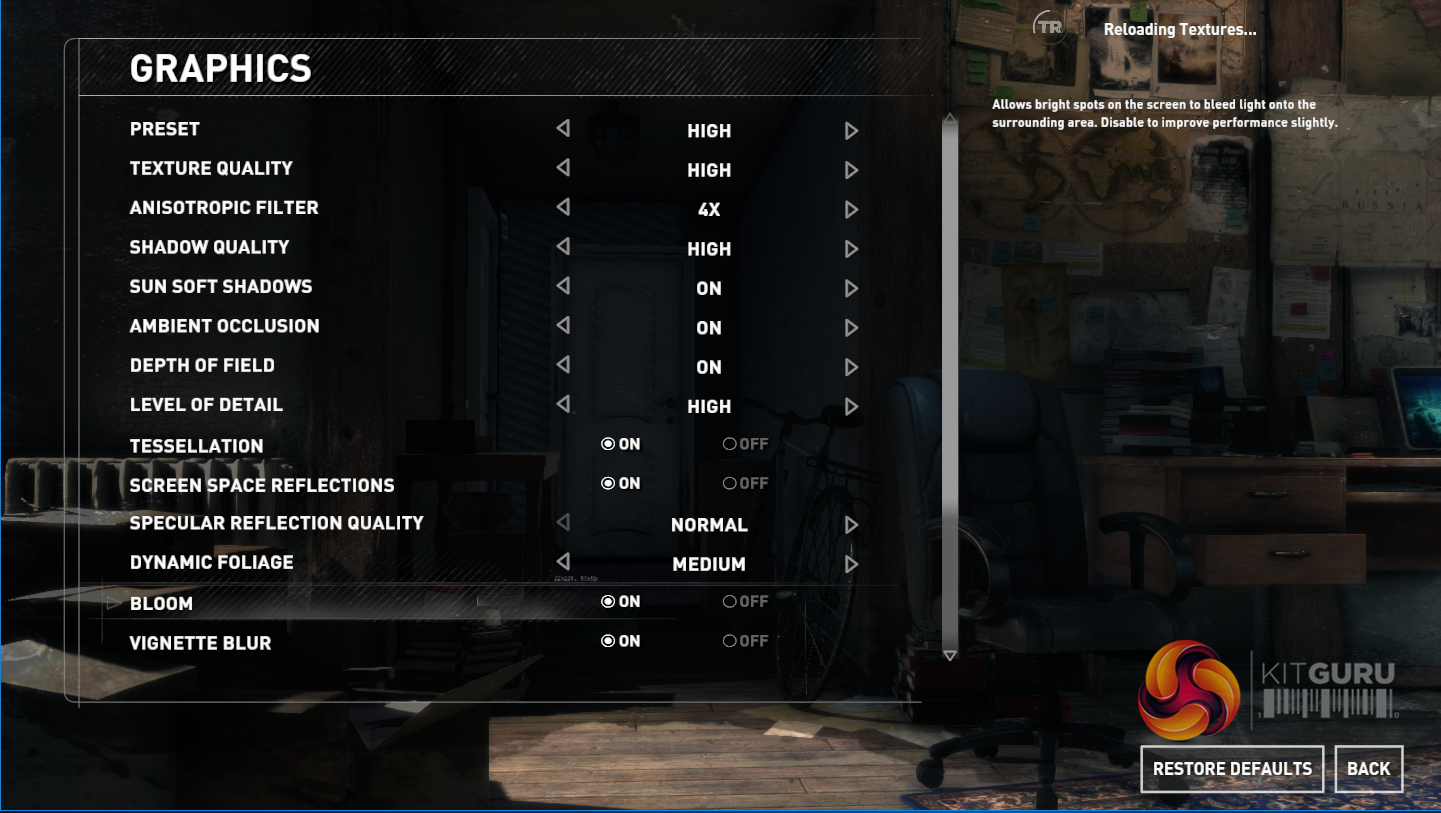Click the scrollbar's down arrow
The image size is (1441, 813).
[x=950, y=655]
